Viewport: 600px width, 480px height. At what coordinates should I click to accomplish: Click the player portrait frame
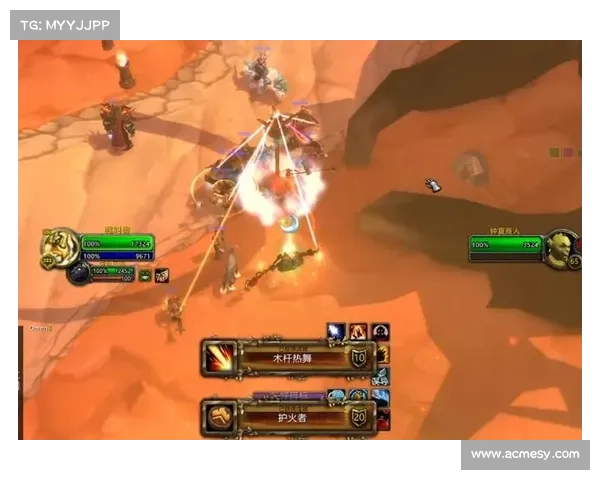[x=58, y=246]
